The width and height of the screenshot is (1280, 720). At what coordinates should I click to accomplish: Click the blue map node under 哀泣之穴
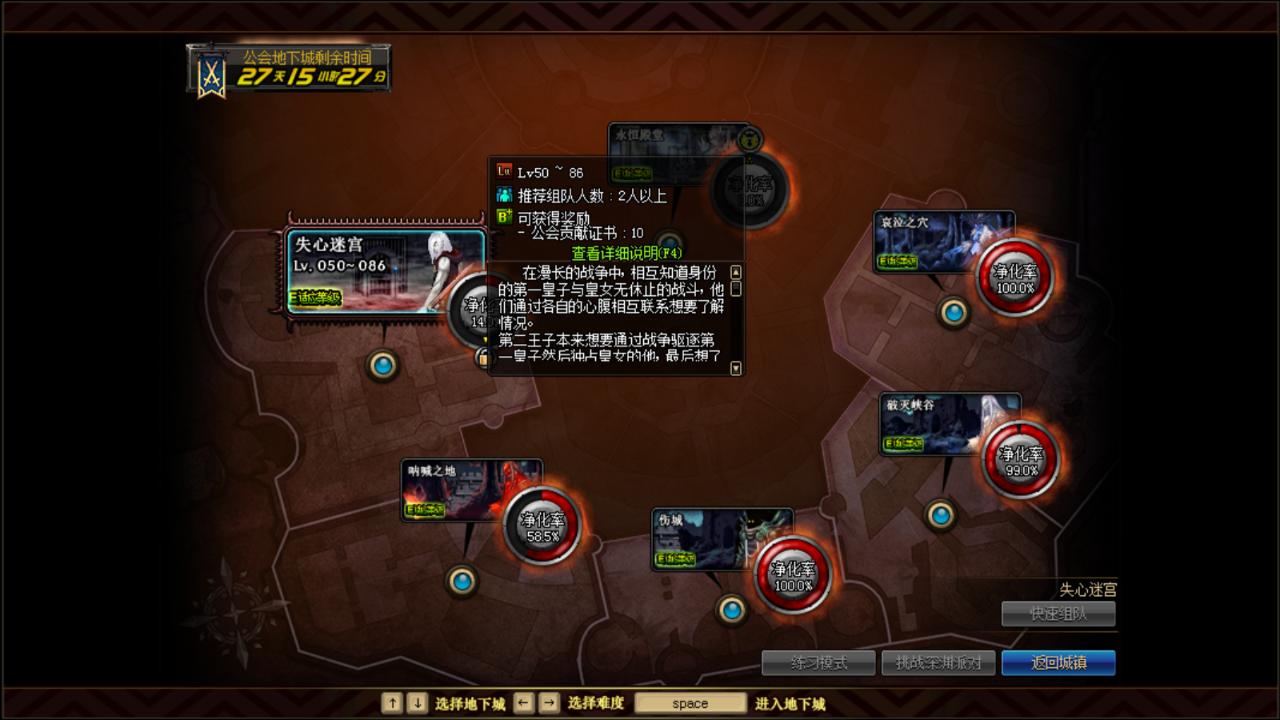coord(954,313)
